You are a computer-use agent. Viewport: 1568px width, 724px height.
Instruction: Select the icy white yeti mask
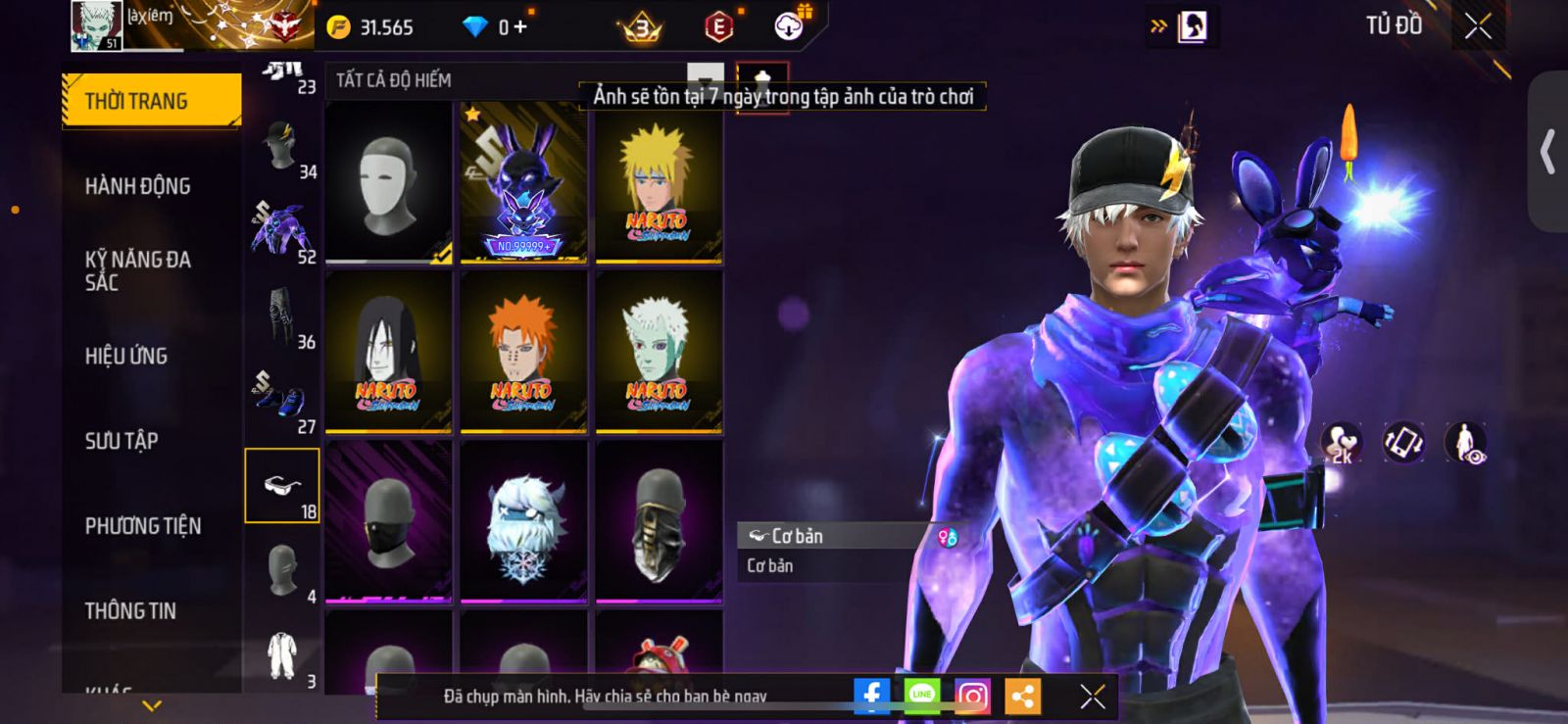(x=523, y=522)
